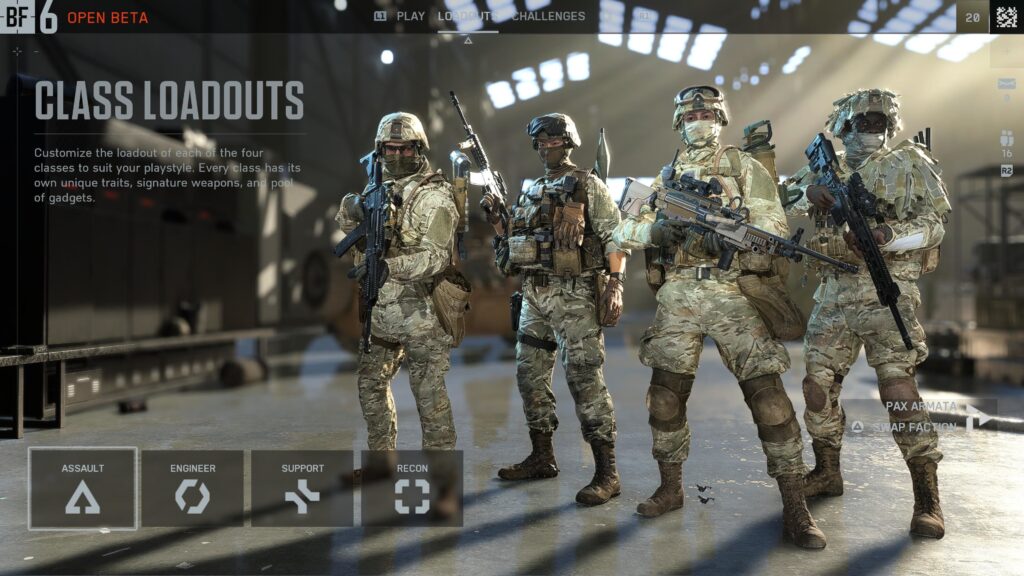
Task: Open the Support class loadout
Action: (x=302, y=488)
